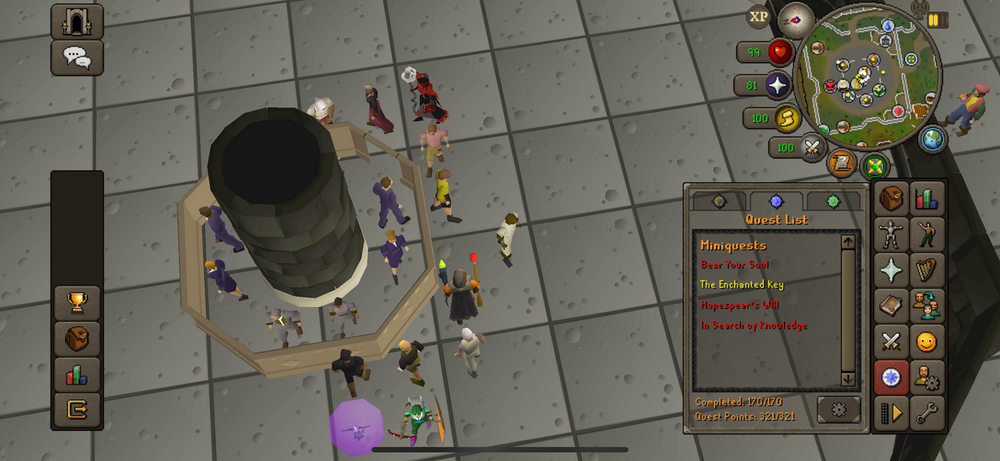Open the wrench settings tab
Screen dimensions: 1000x461
[928, 412]
